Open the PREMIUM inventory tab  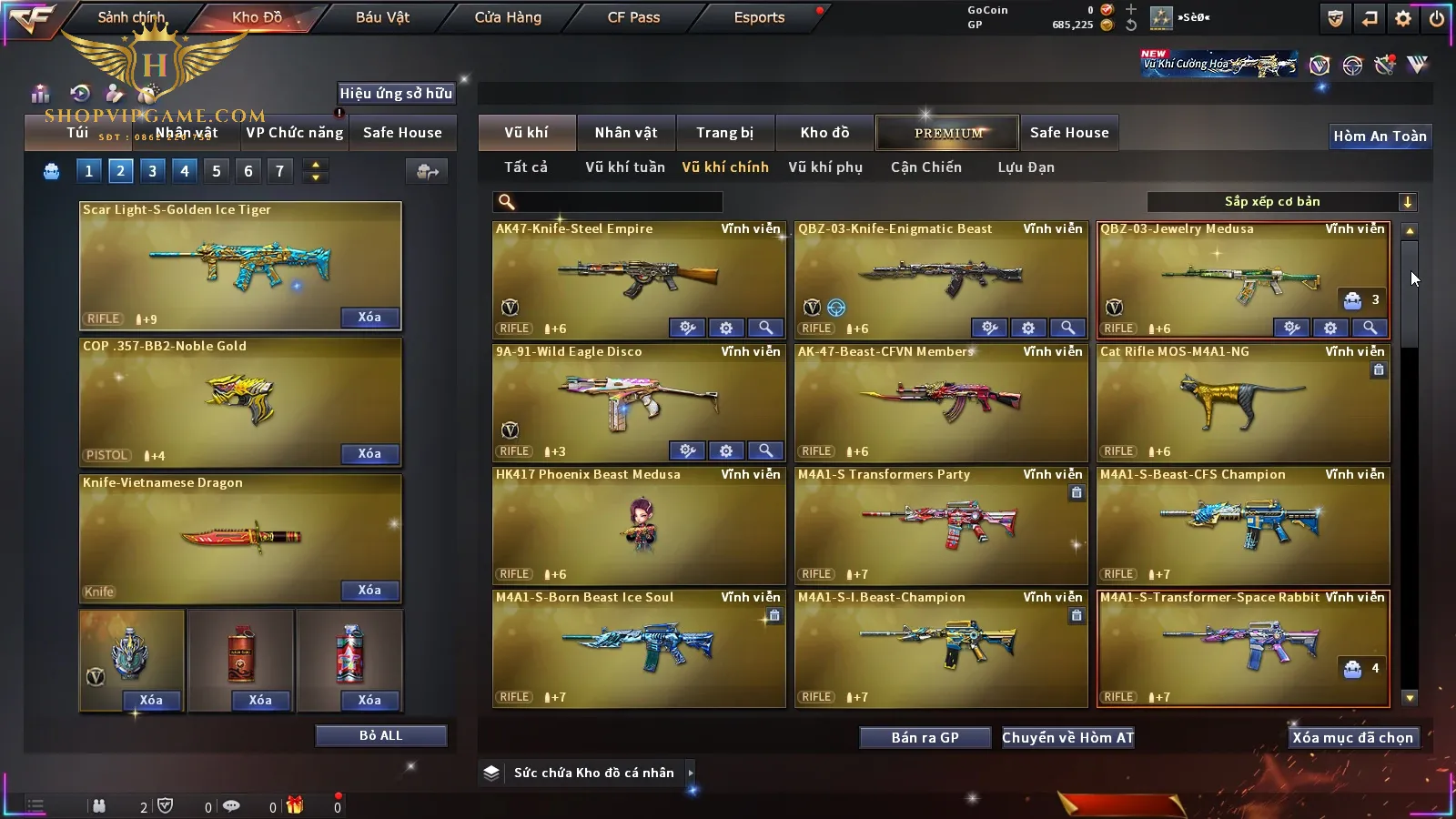click(x=948, y=133)
